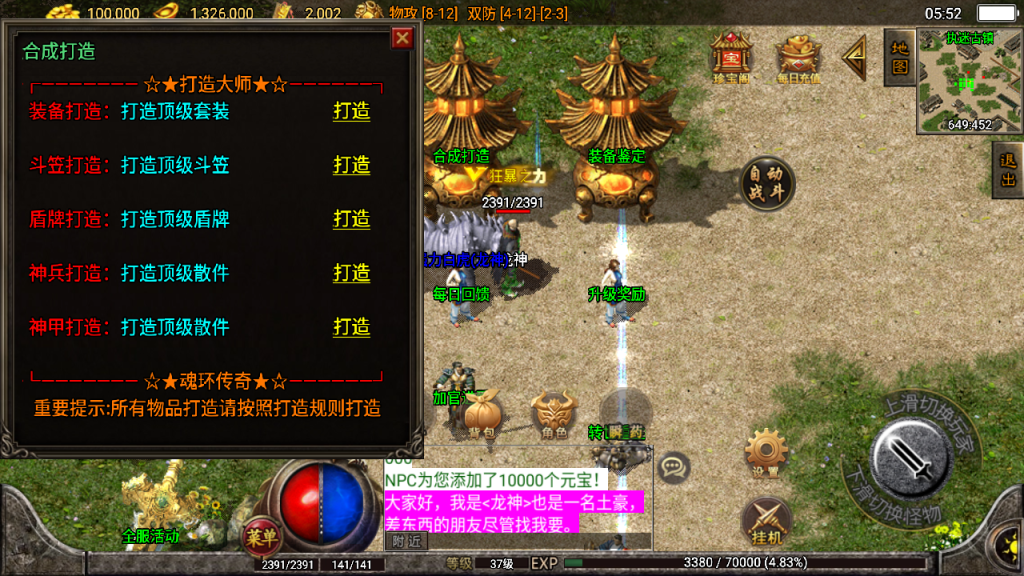
Task: Click 打造 link for 盾牌打造
Action: click(x=351, y=219)
